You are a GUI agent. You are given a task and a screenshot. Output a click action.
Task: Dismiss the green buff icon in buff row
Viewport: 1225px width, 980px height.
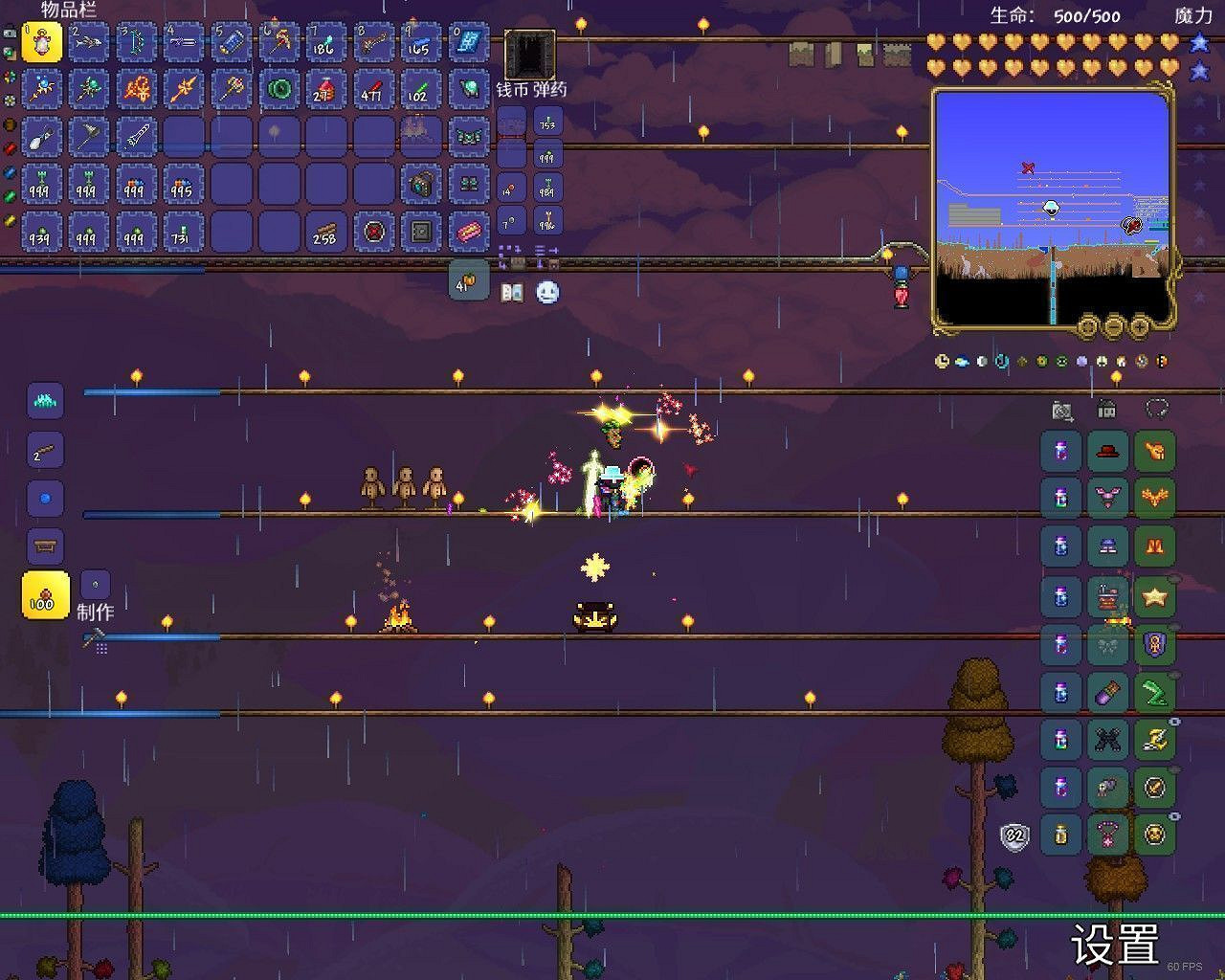coord(1061,361)
